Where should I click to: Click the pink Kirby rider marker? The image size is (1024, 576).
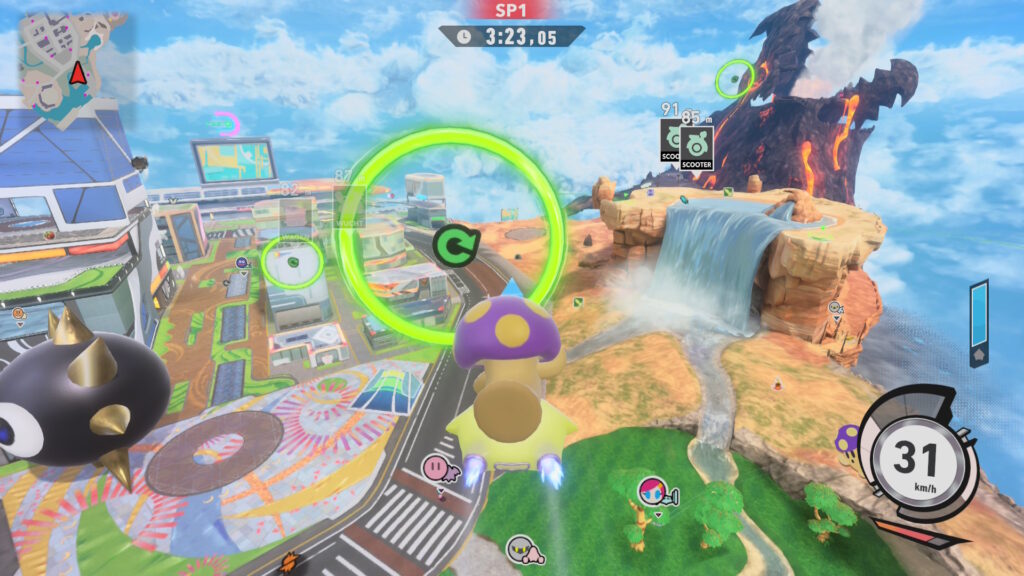coord(436,465)
